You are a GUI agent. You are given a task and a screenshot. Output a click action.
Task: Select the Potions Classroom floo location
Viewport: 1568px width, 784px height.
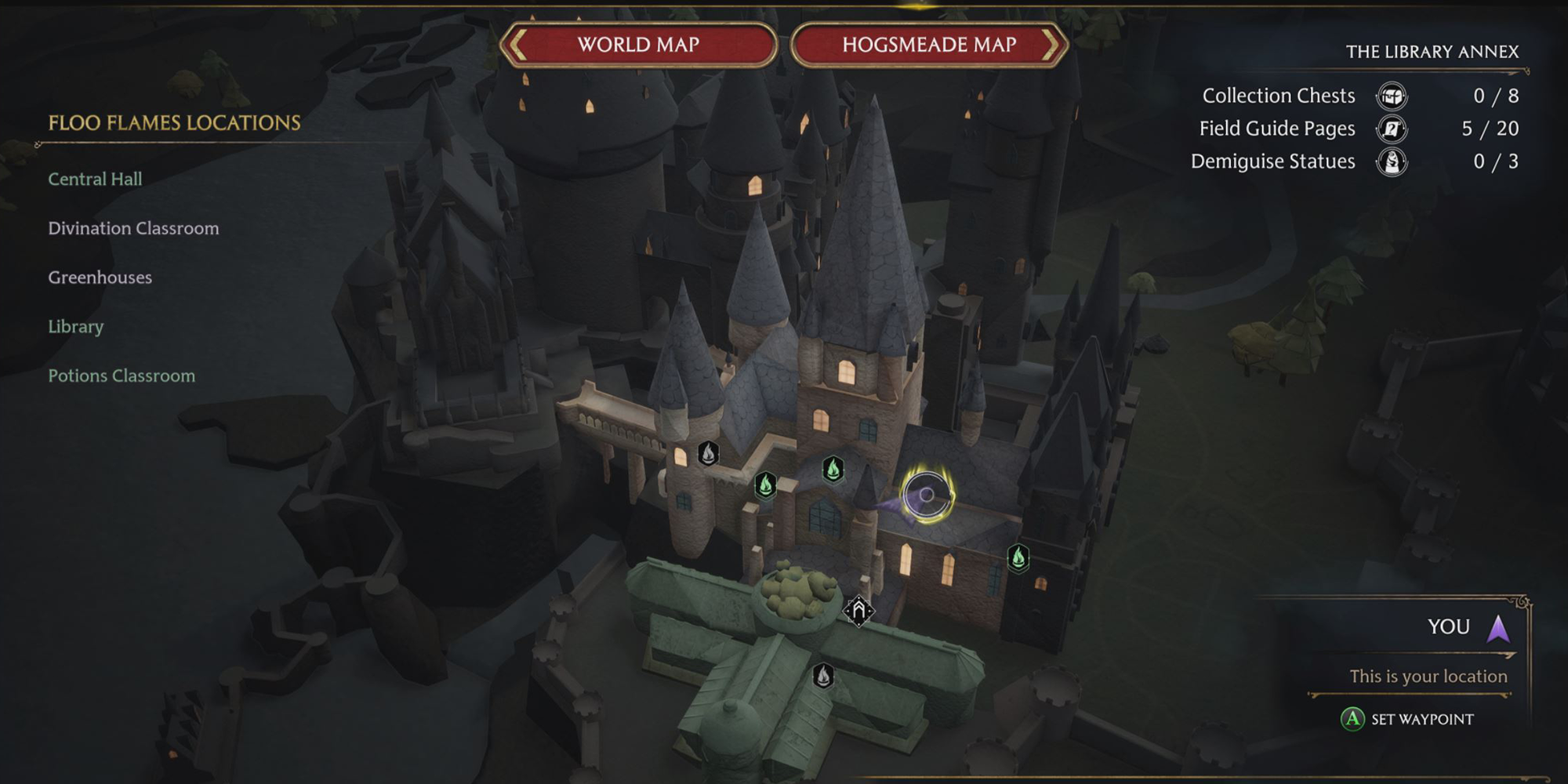(122, 376)
